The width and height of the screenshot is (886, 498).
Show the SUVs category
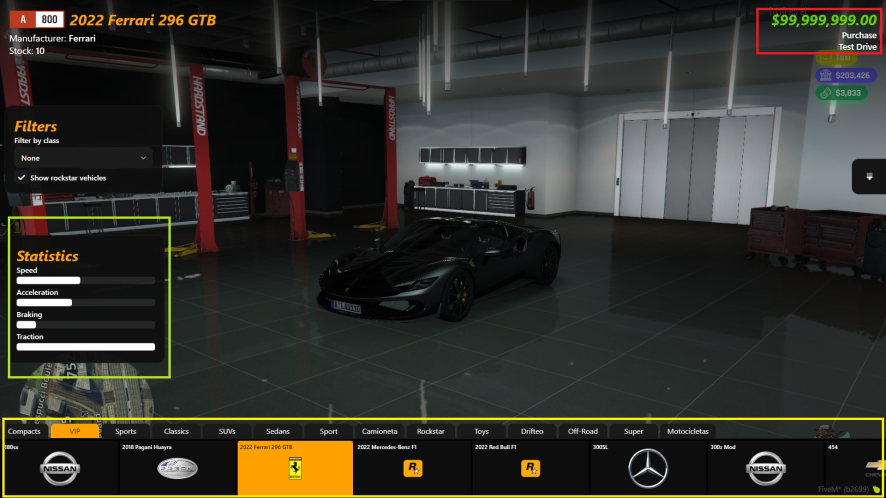click(x=227, y=431)
